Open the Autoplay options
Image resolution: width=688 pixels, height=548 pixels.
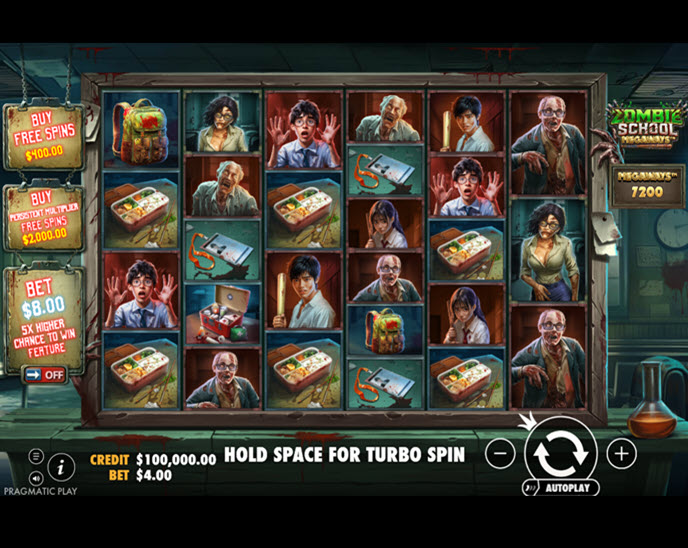(x=560, y=488)
